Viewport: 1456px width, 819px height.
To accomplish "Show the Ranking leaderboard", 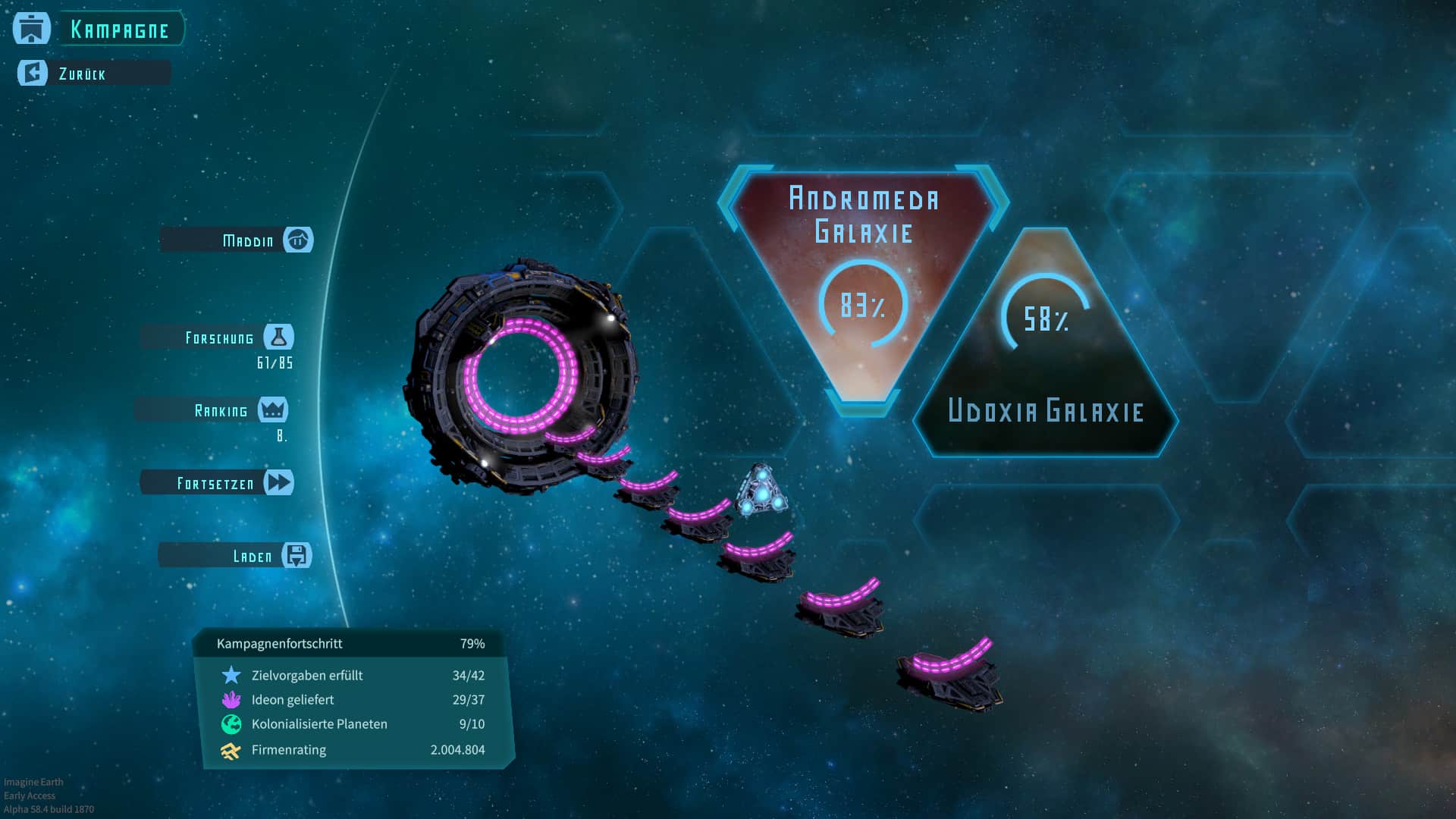I will (x=221, y=410).
